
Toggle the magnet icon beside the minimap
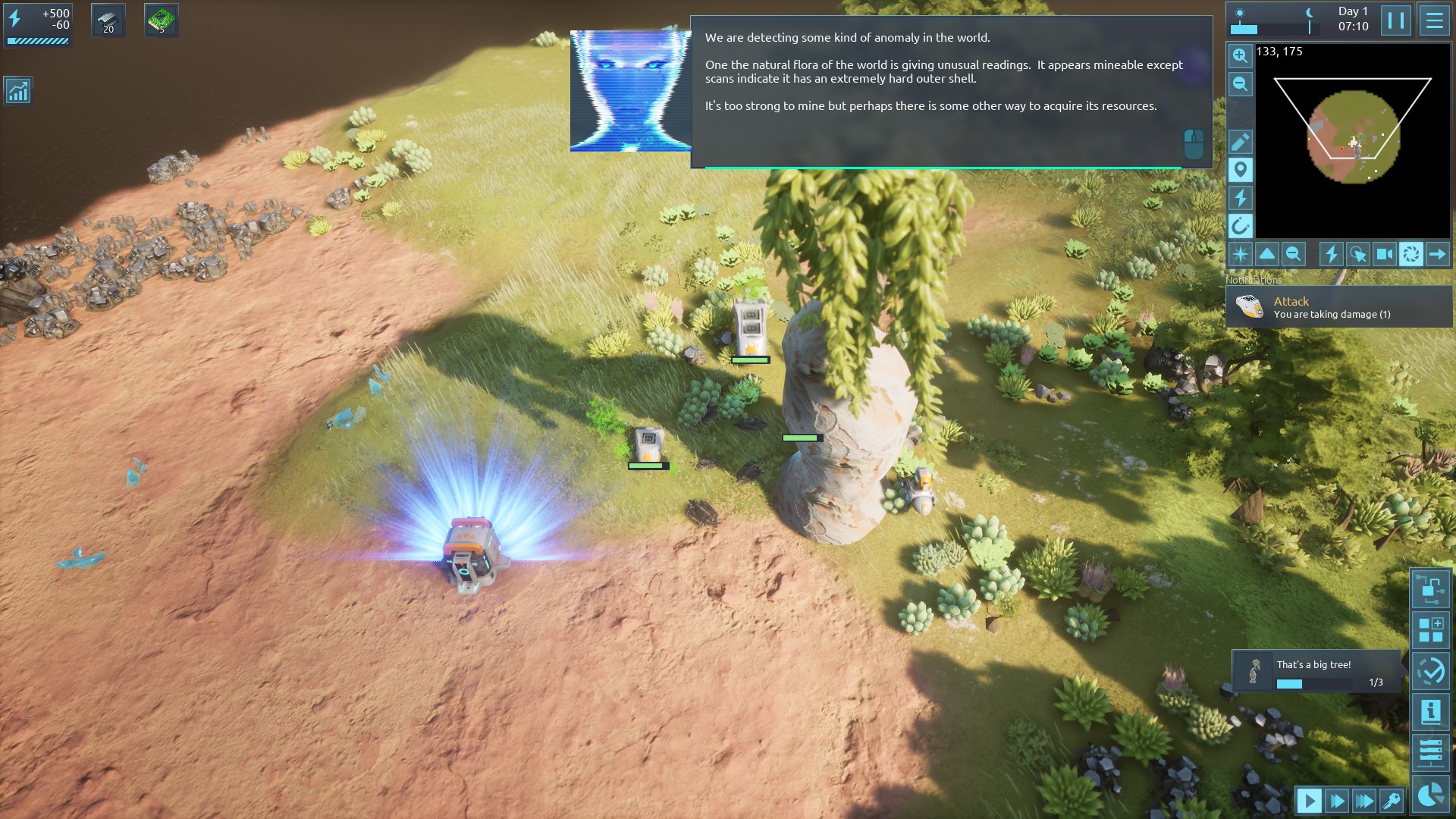1240,226
